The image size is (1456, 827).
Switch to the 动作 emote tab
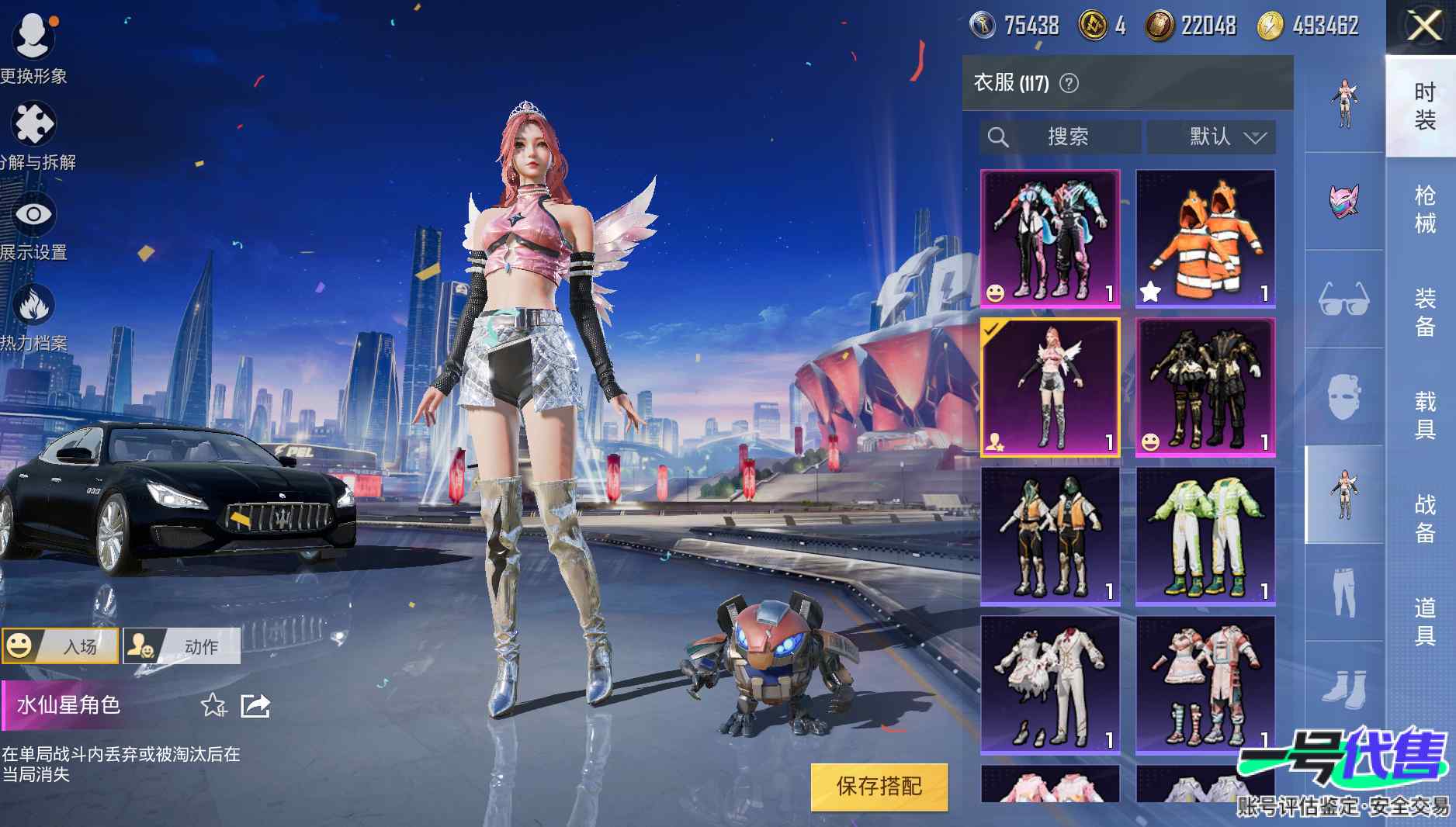coord(182,646)
